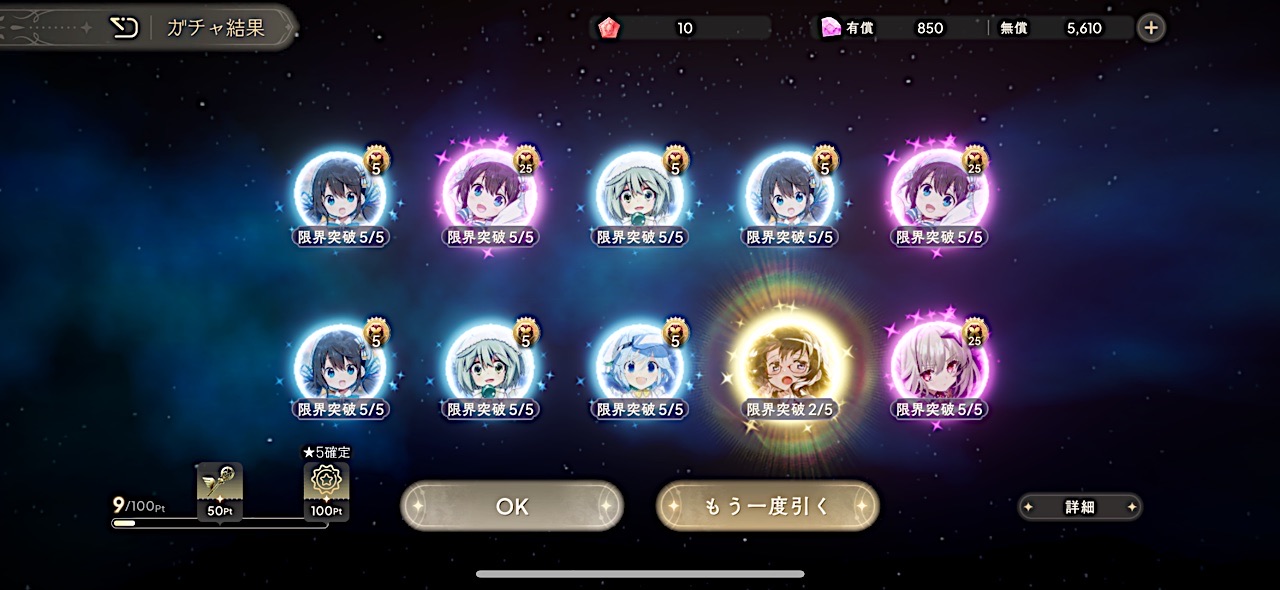Confirm the gacha results with OK
Screen dimensions: 1280x590
[511, 506]
